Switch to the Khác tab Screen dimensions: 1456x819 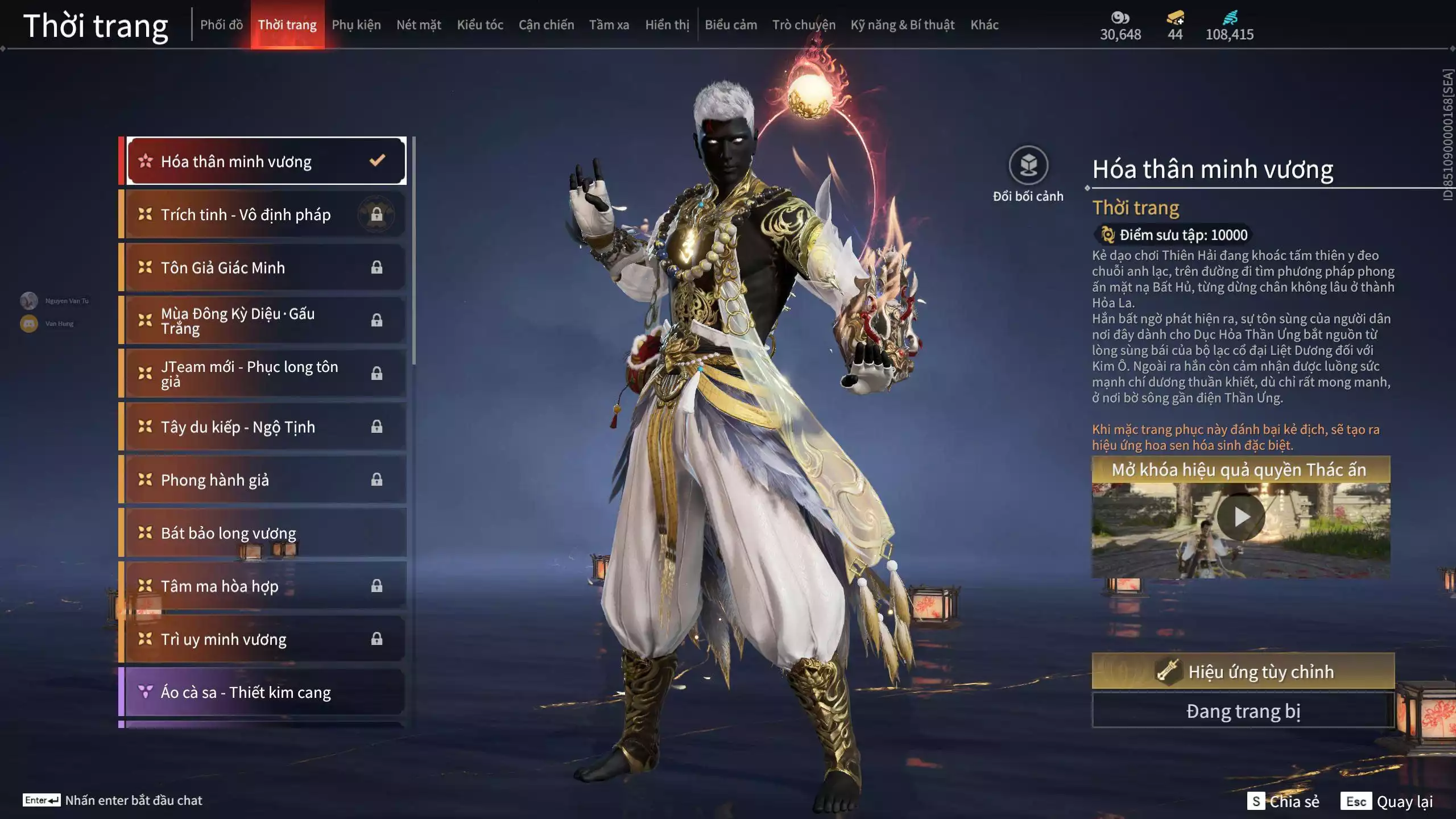pos(985,25)
